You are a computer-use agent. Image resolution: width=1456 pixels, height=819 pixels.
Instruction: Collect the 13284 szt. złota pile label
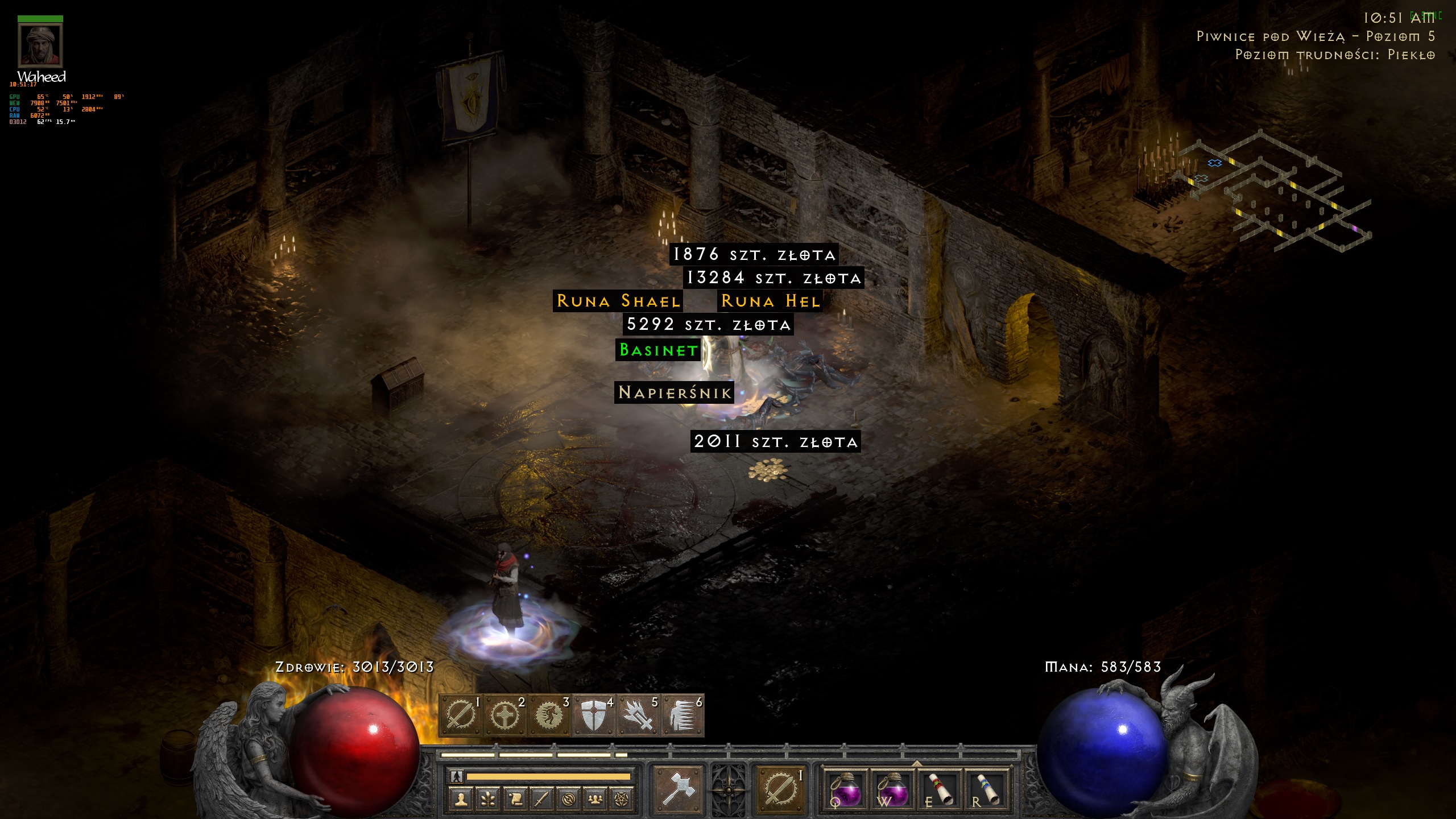click(x=773, y=278)
